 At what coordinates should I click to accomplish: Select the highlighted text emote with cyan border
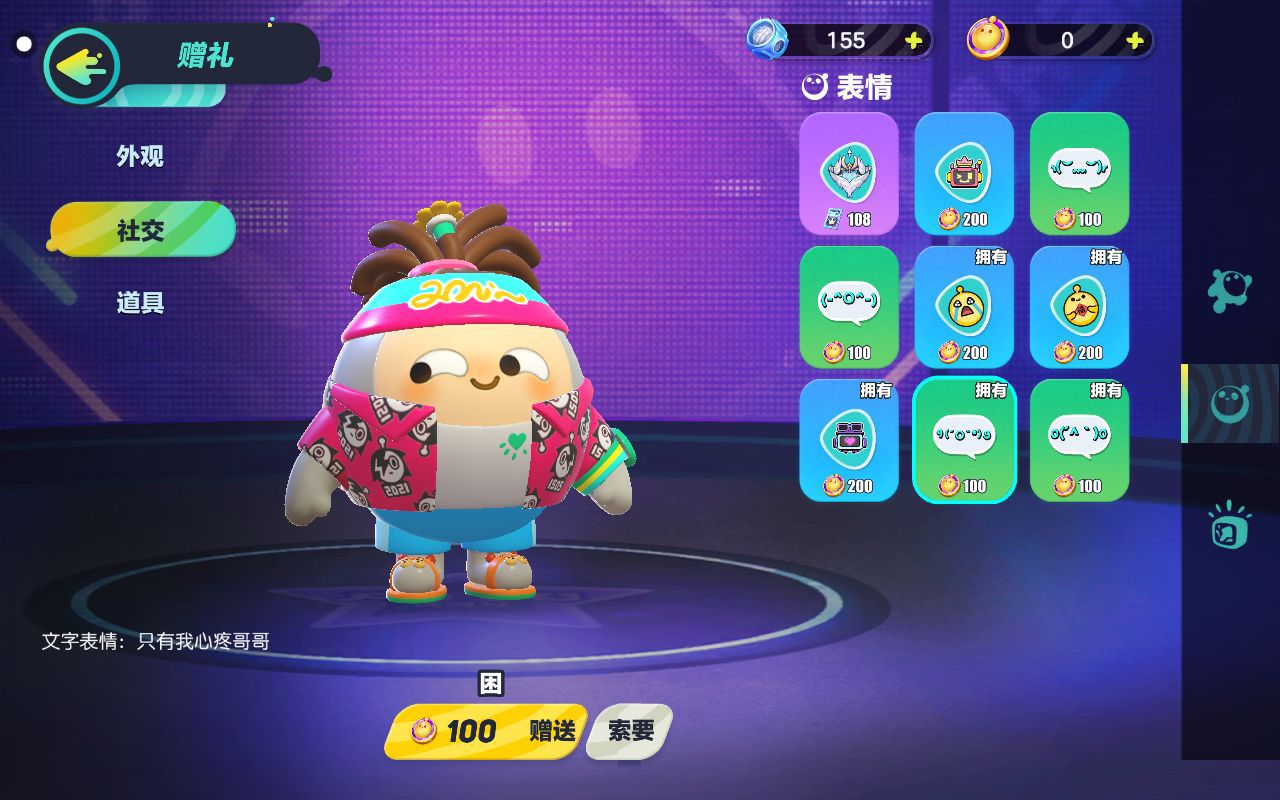964,439
